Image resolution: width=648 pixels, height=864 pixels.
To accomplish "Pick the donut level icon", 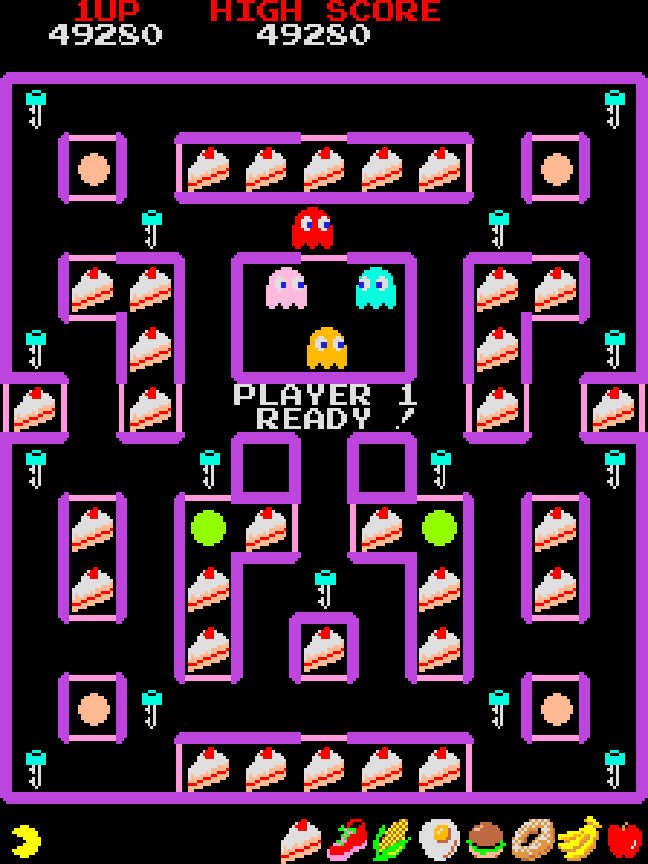I will tap(531, 839).
